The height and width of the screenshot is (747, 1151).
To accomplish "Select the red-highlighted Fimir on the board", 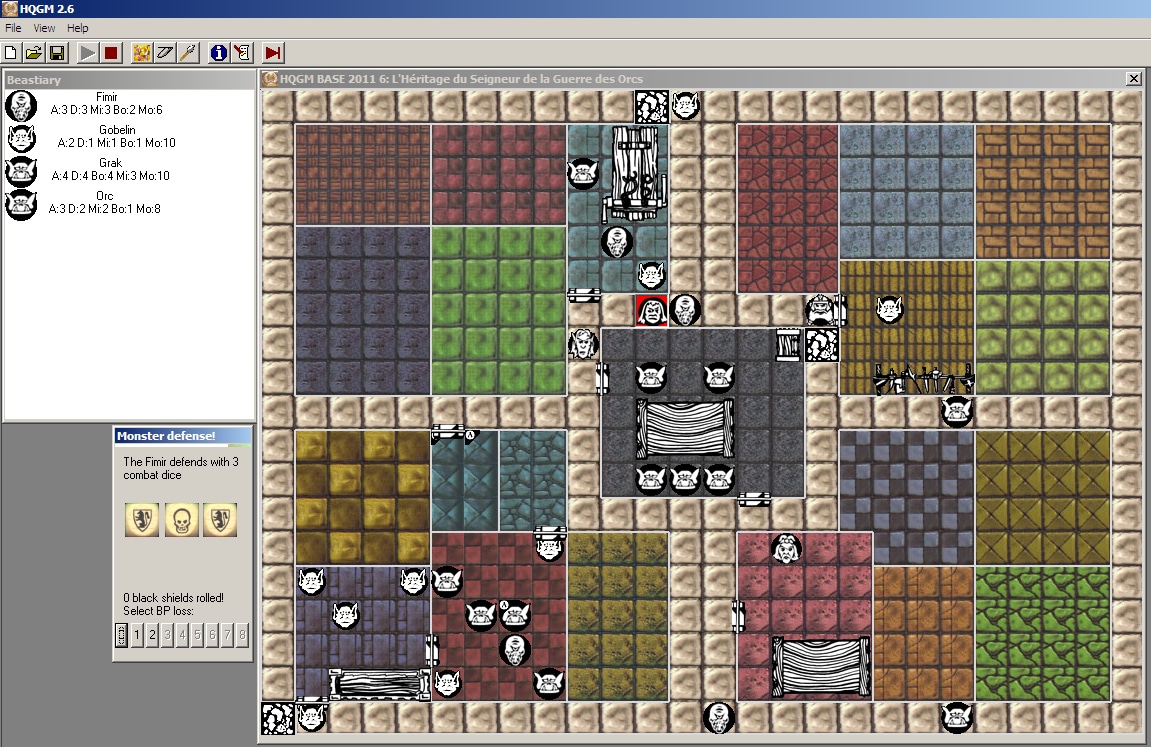I will tap(651, 310).
